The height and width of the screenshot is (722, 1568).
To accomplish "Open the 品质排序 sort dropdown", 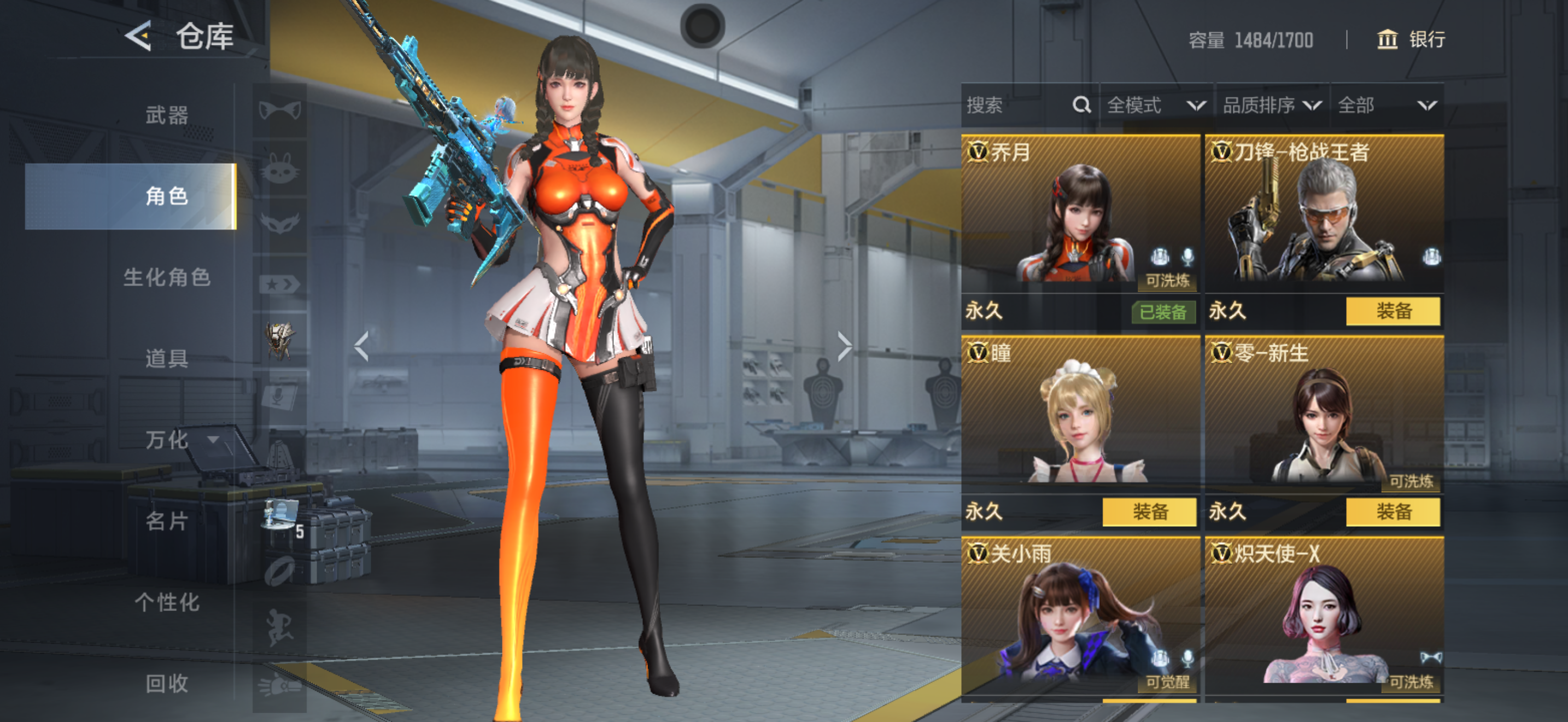I will pos(1271,106).
